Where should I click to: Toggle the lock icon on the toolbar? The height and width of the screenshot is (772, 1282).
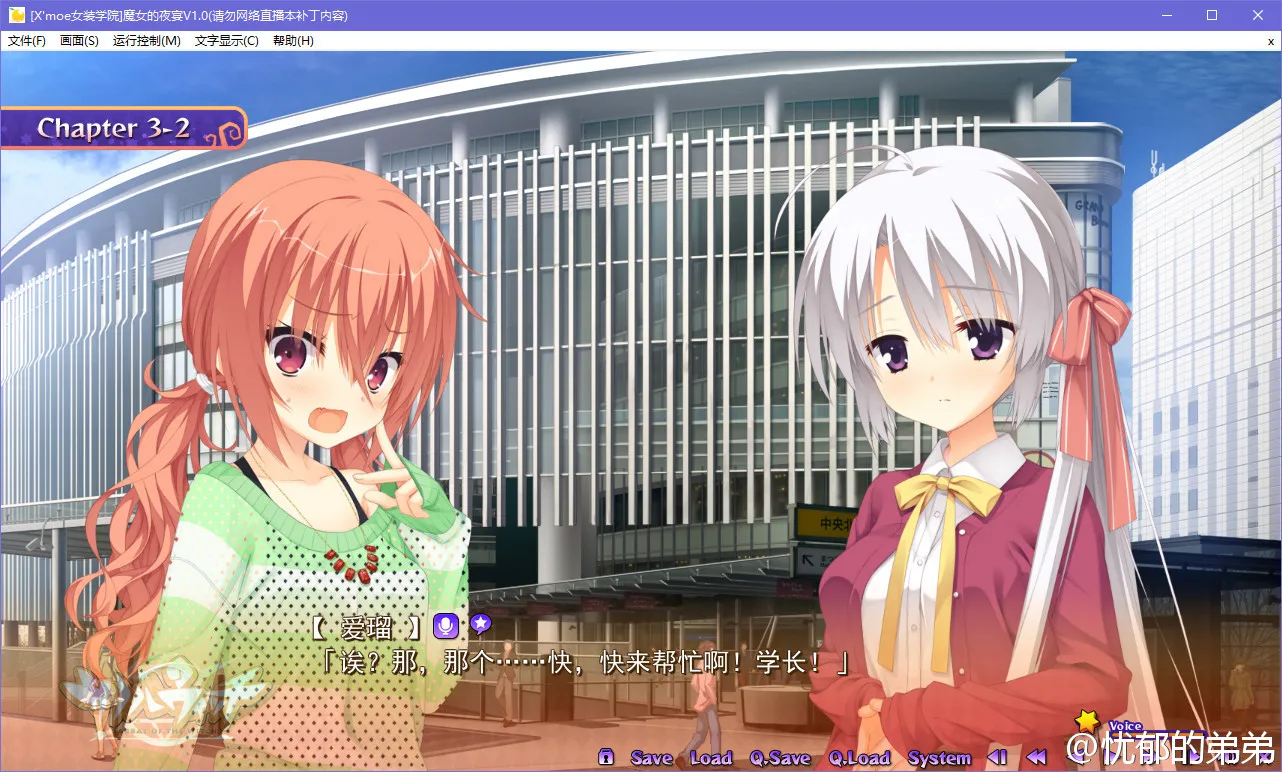[x=605, y=757]
